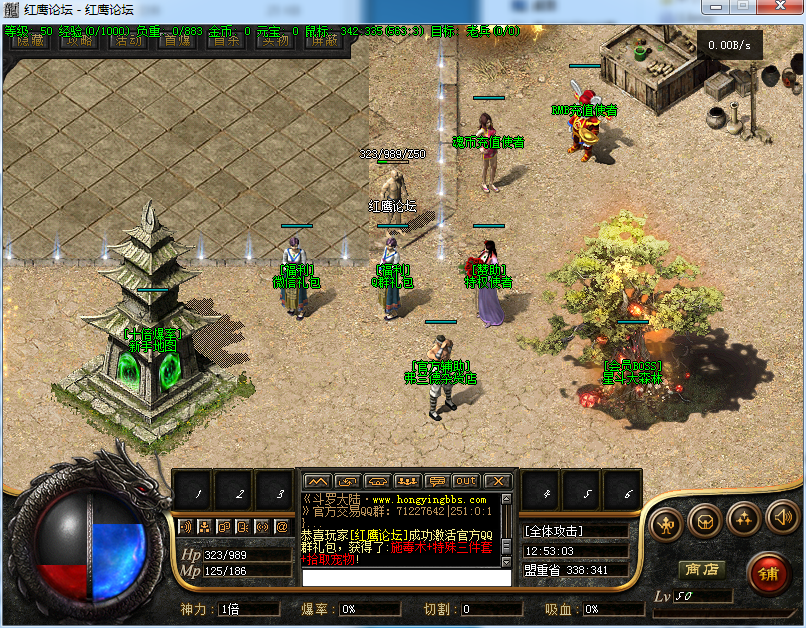Toggle the @ chat channel button
The height and width of the screenshot is (628, 806).
coord(282,526)
